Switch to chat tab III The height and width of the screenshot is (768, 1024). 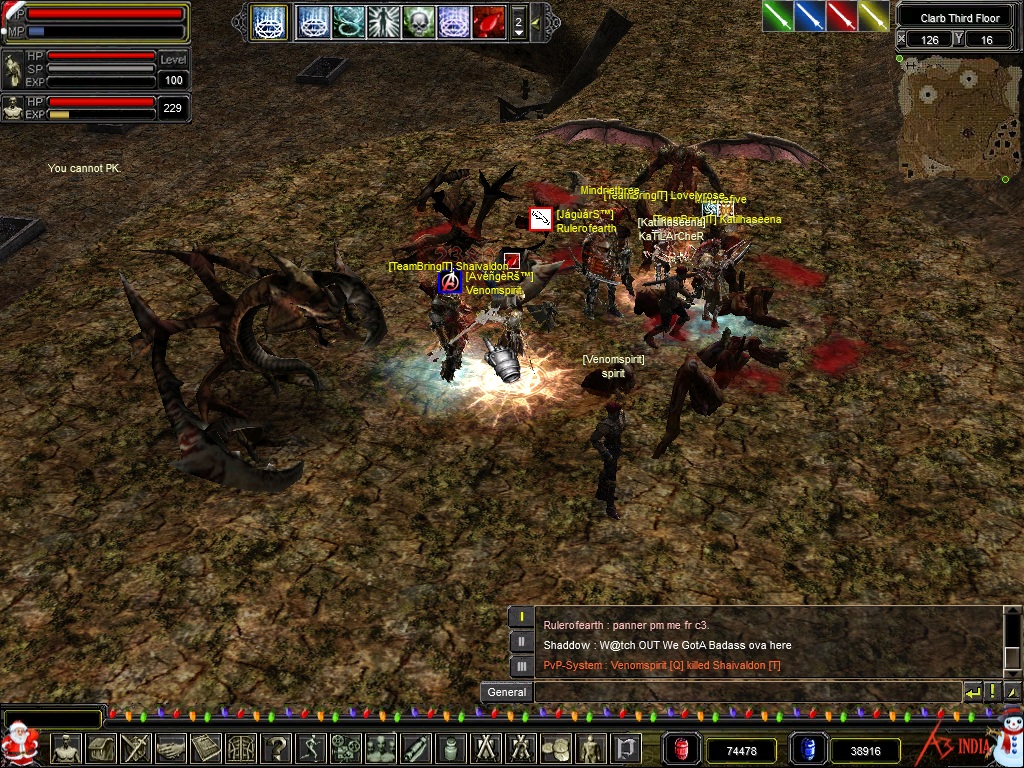point(521,665)
